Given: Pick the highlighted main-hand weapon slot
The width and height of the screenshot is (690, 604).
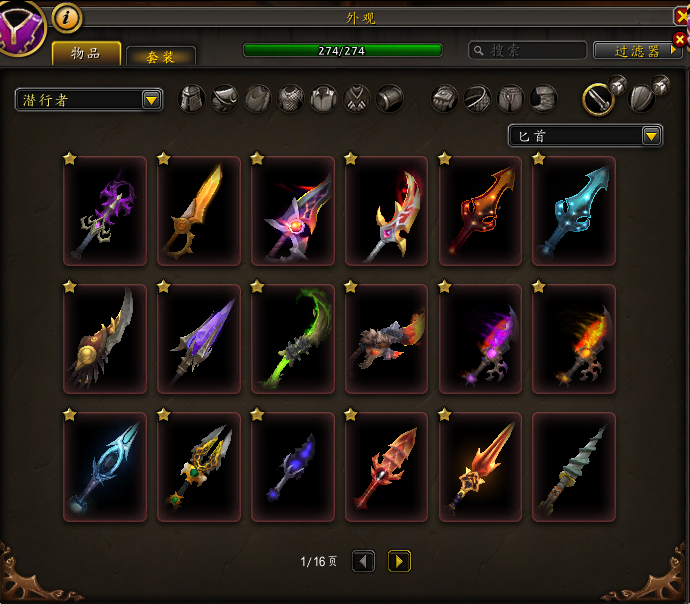Looking at the screenshot, I should tap(598, 97).
